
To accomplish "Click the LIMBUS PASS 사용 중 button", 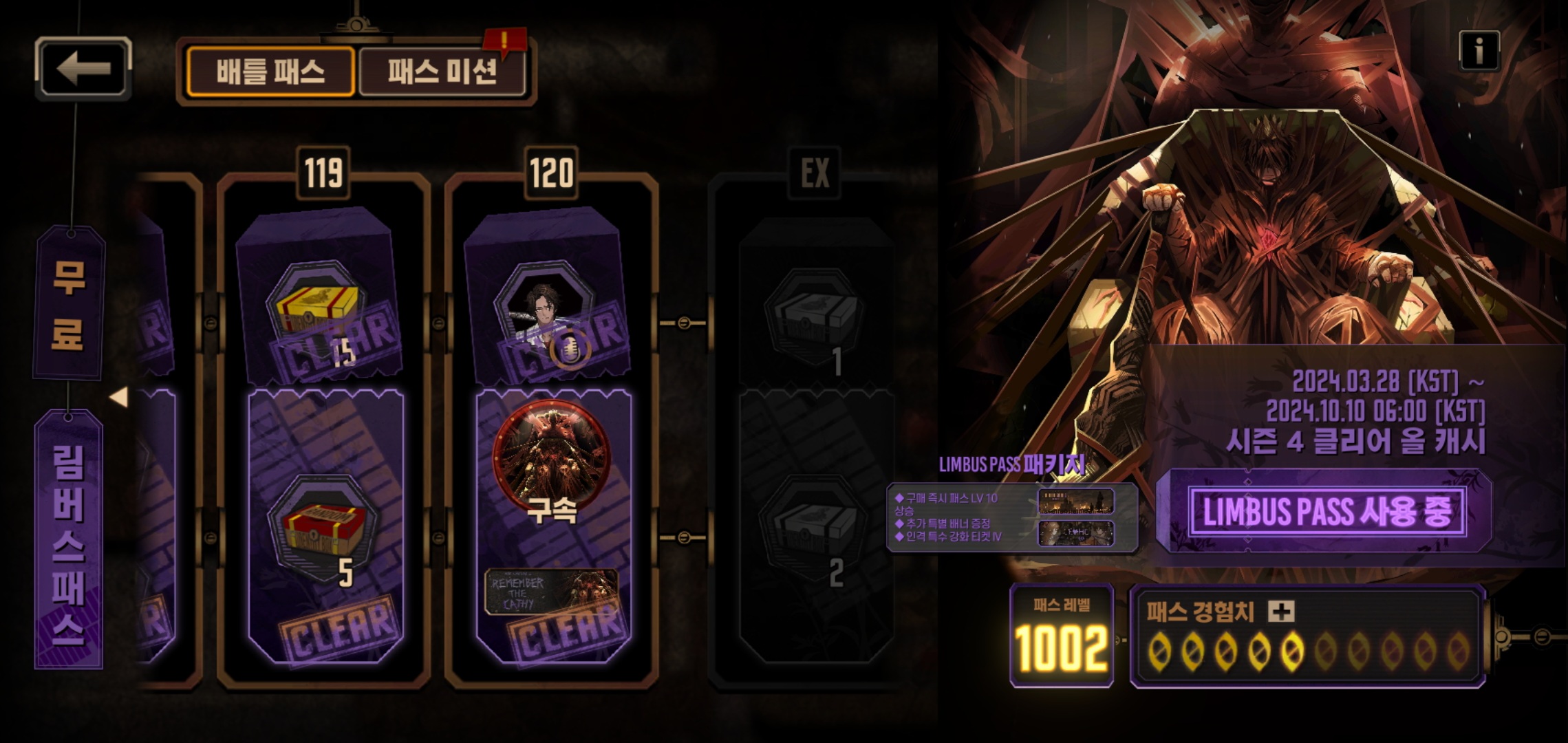I will pos(1327,512).
